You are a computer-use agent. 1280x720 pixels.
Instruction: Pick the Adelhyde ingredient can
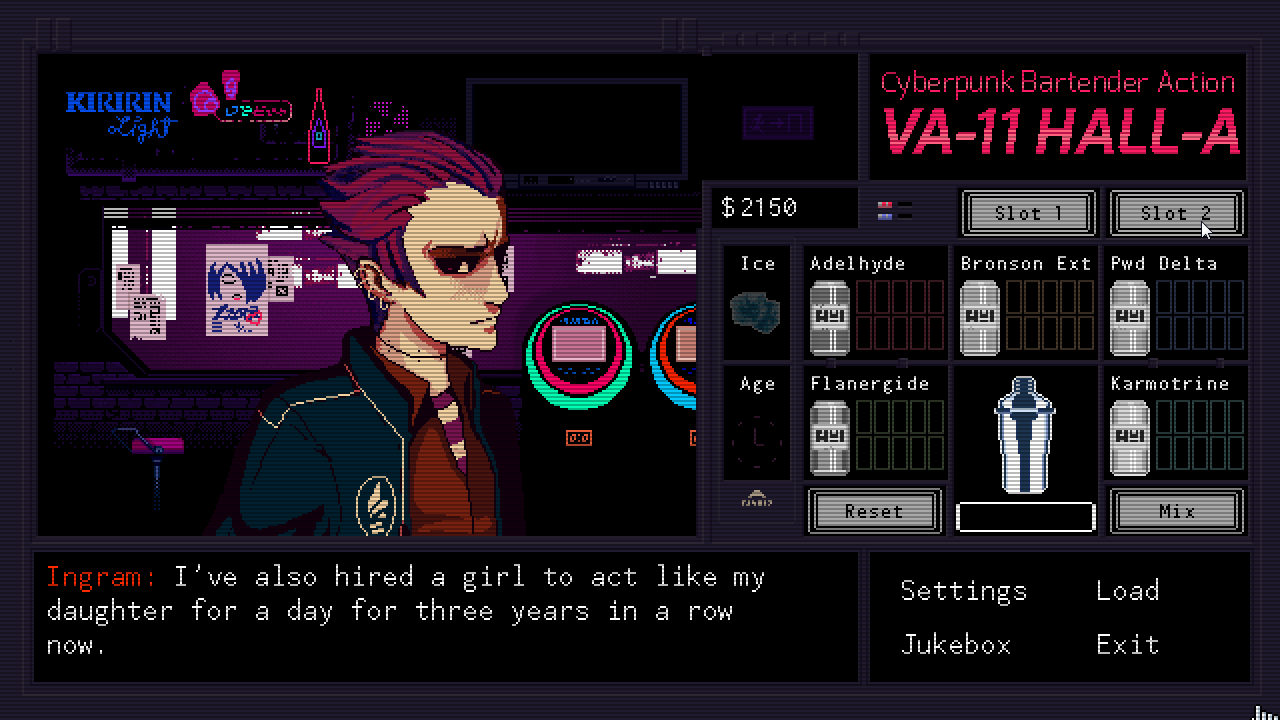[829, 318]
